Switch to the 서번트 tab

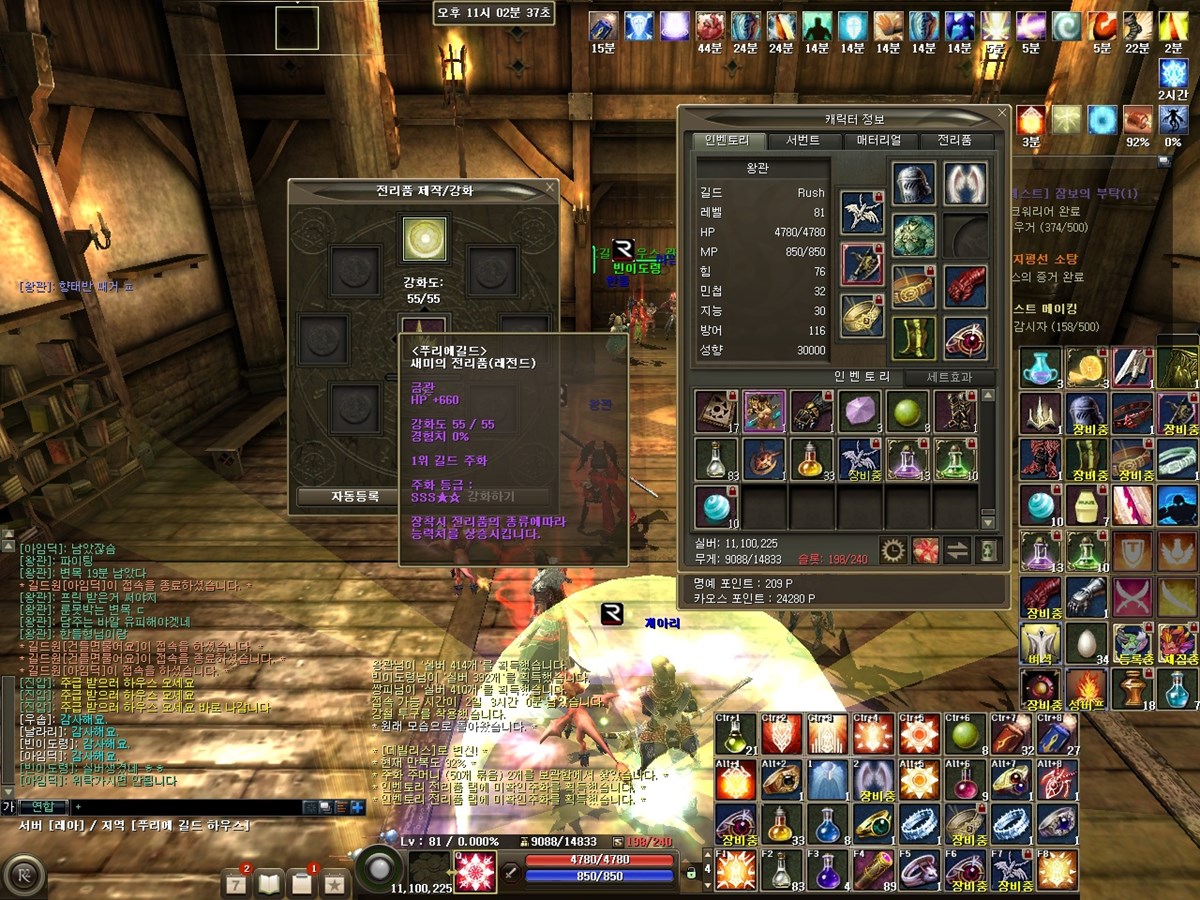click(x=802, y=141)
